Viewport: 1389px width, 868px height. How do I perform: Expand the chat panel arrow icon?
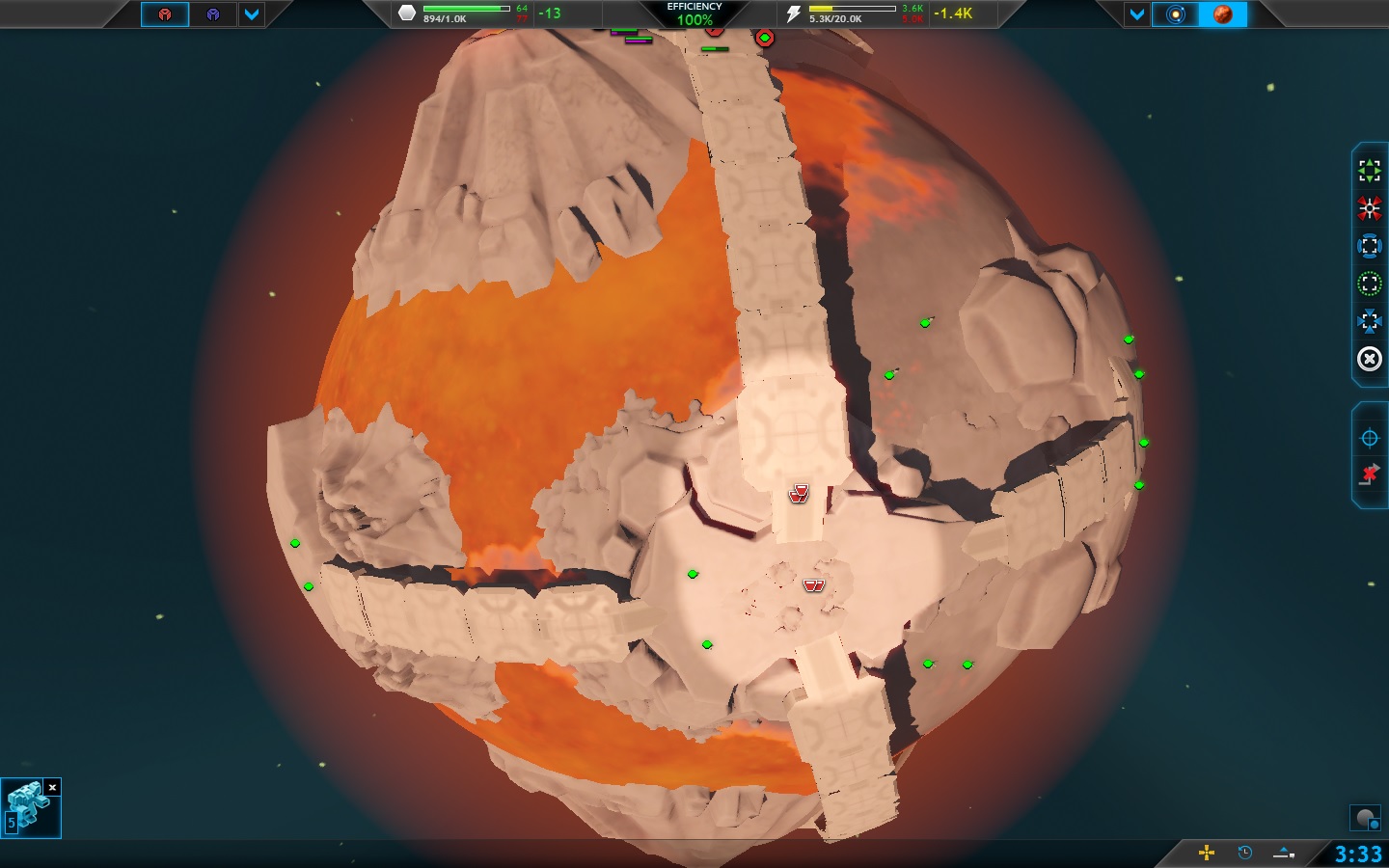(x=1284, y=853)
